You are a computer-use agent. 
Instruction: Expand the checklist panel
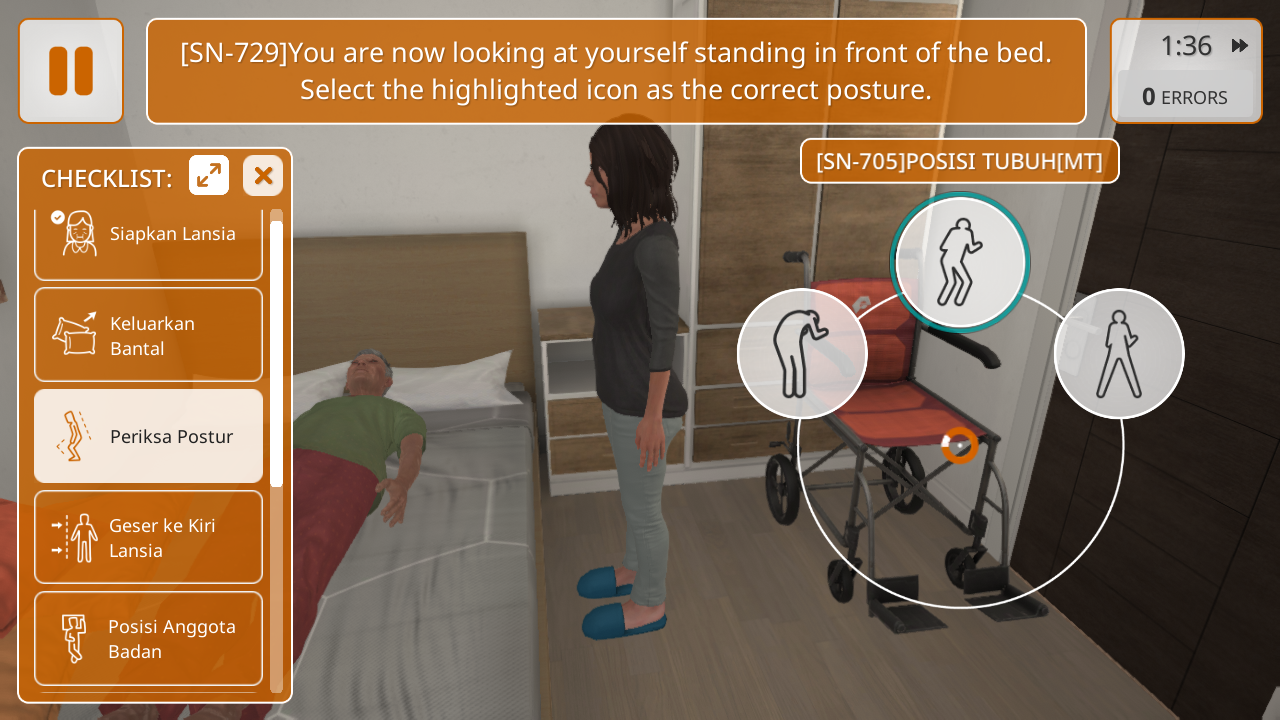(209, 176)
